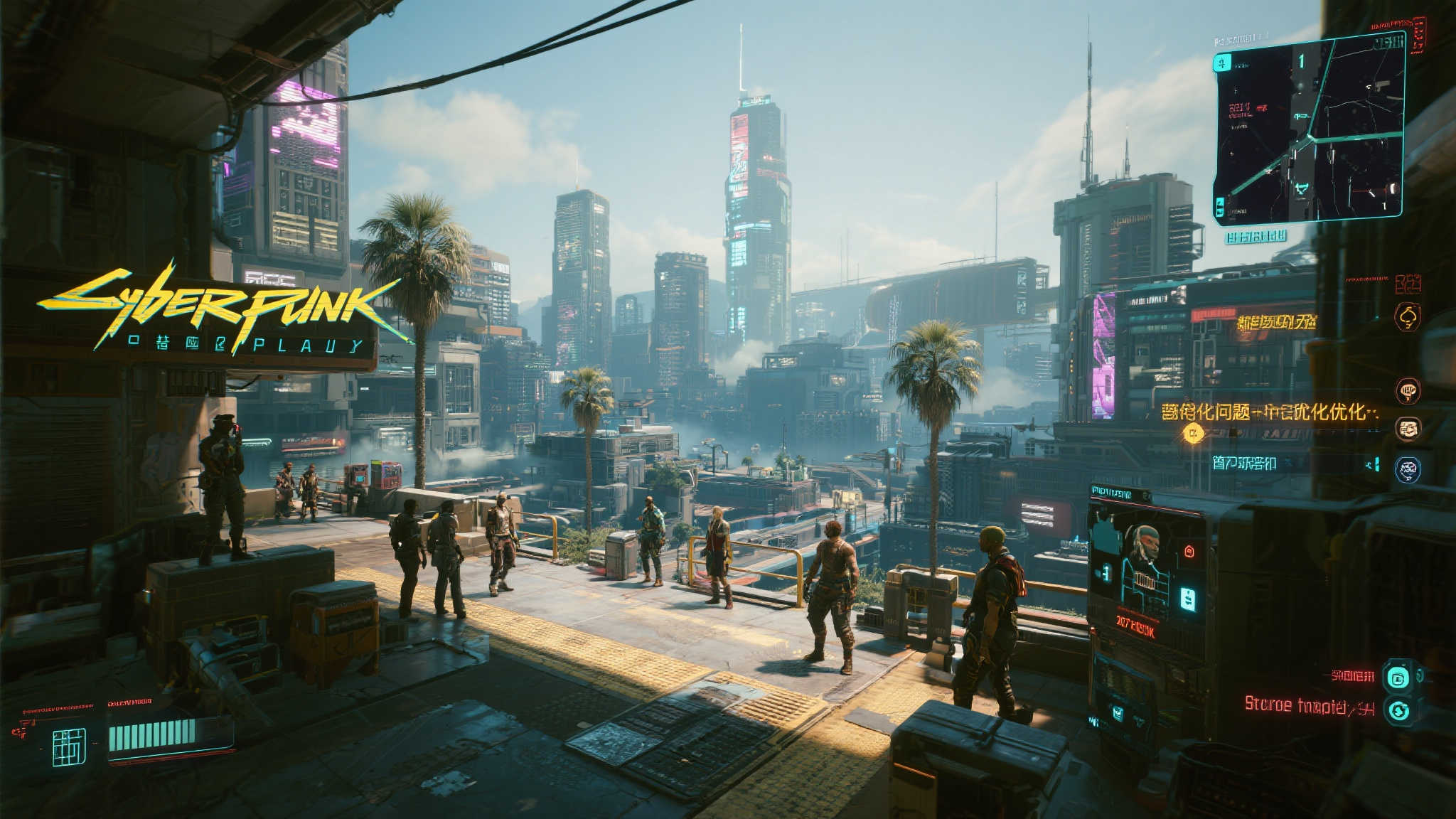Select the cyan card icon beside the portrait
The image size is (1456, 819).
point(1187,599)
